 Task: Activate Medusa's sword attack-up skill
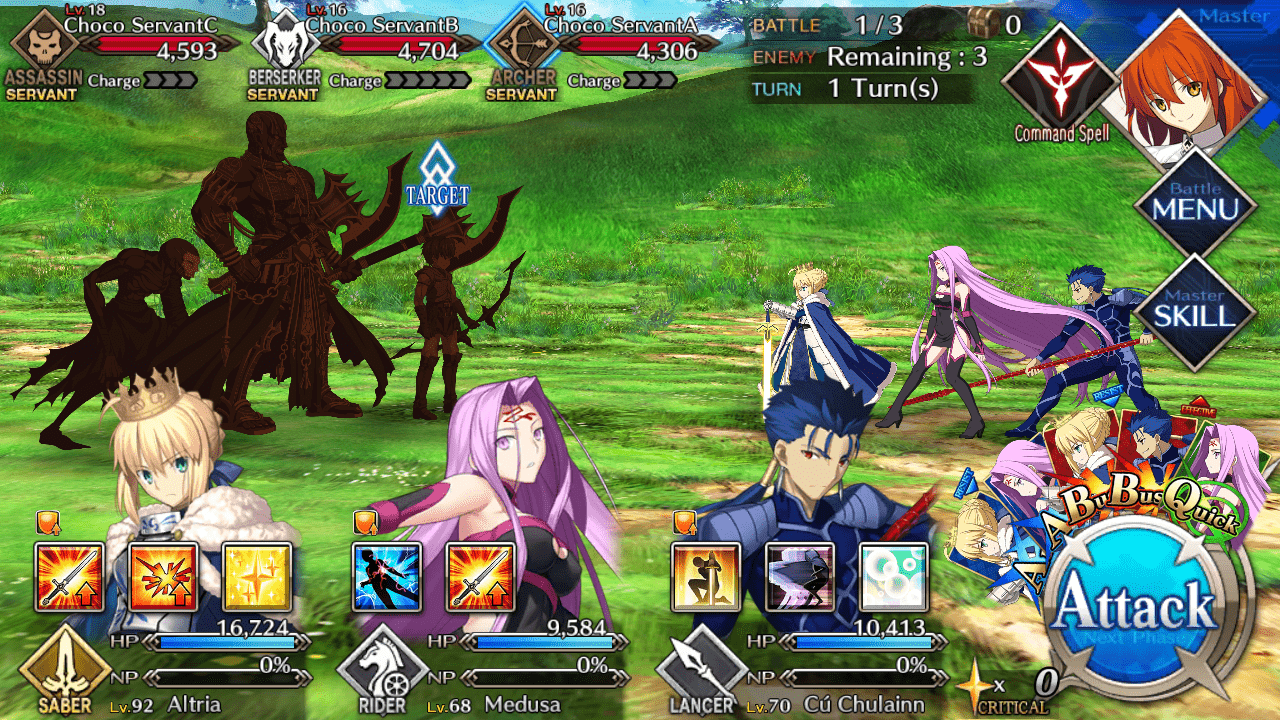click(481, 577)
